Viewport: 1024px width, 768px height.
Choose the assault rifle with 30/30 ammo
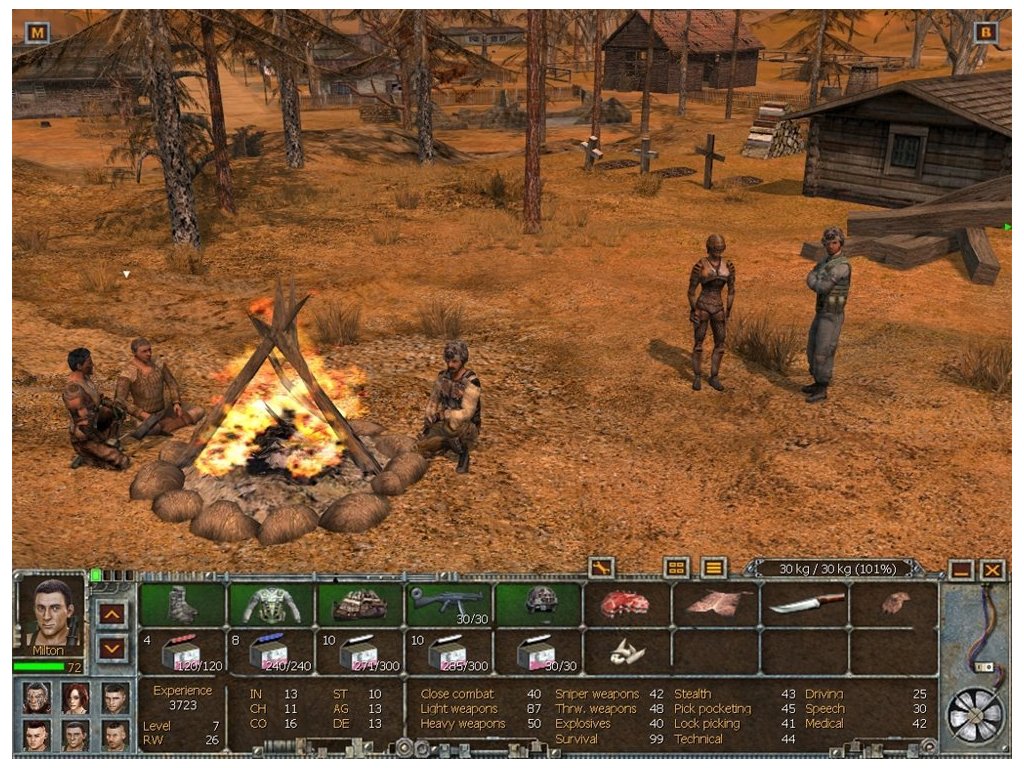coord(448,604)
